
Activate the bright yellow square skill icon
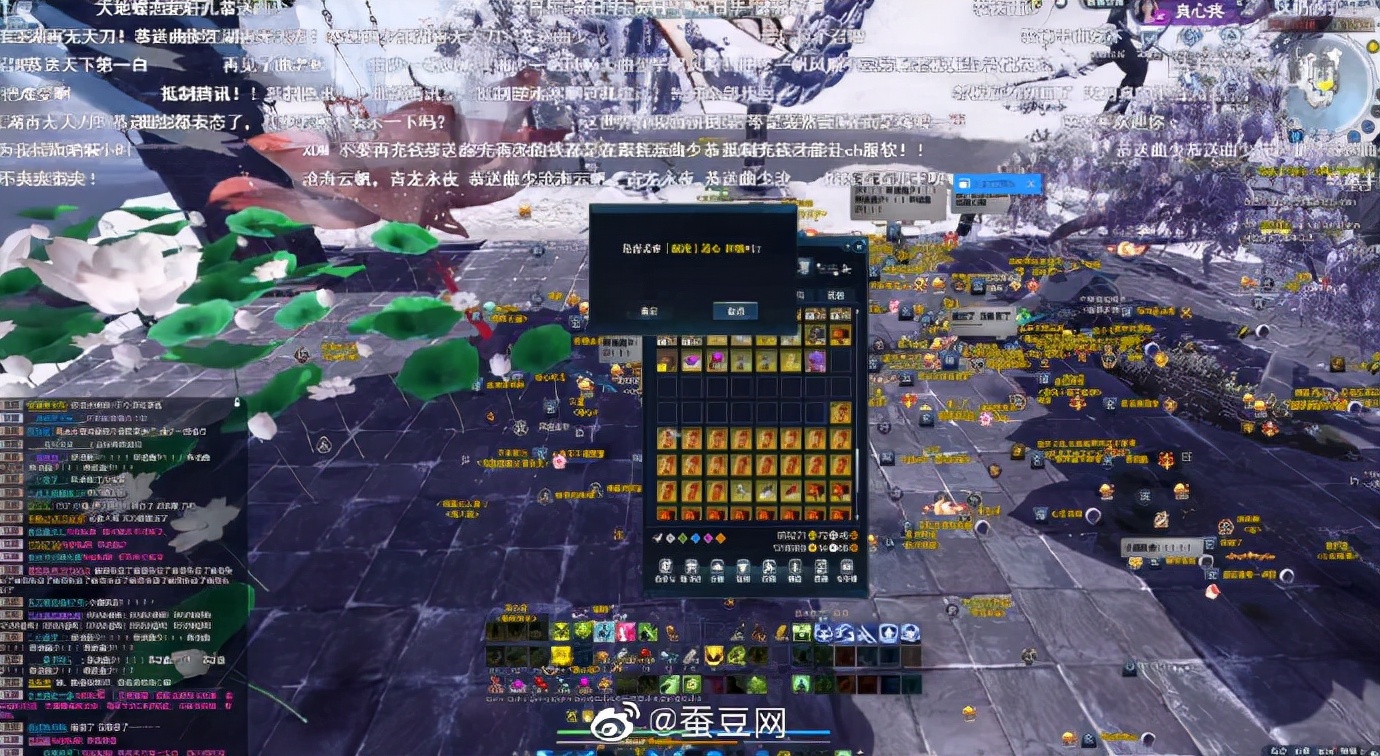click(x=562, y=656)
